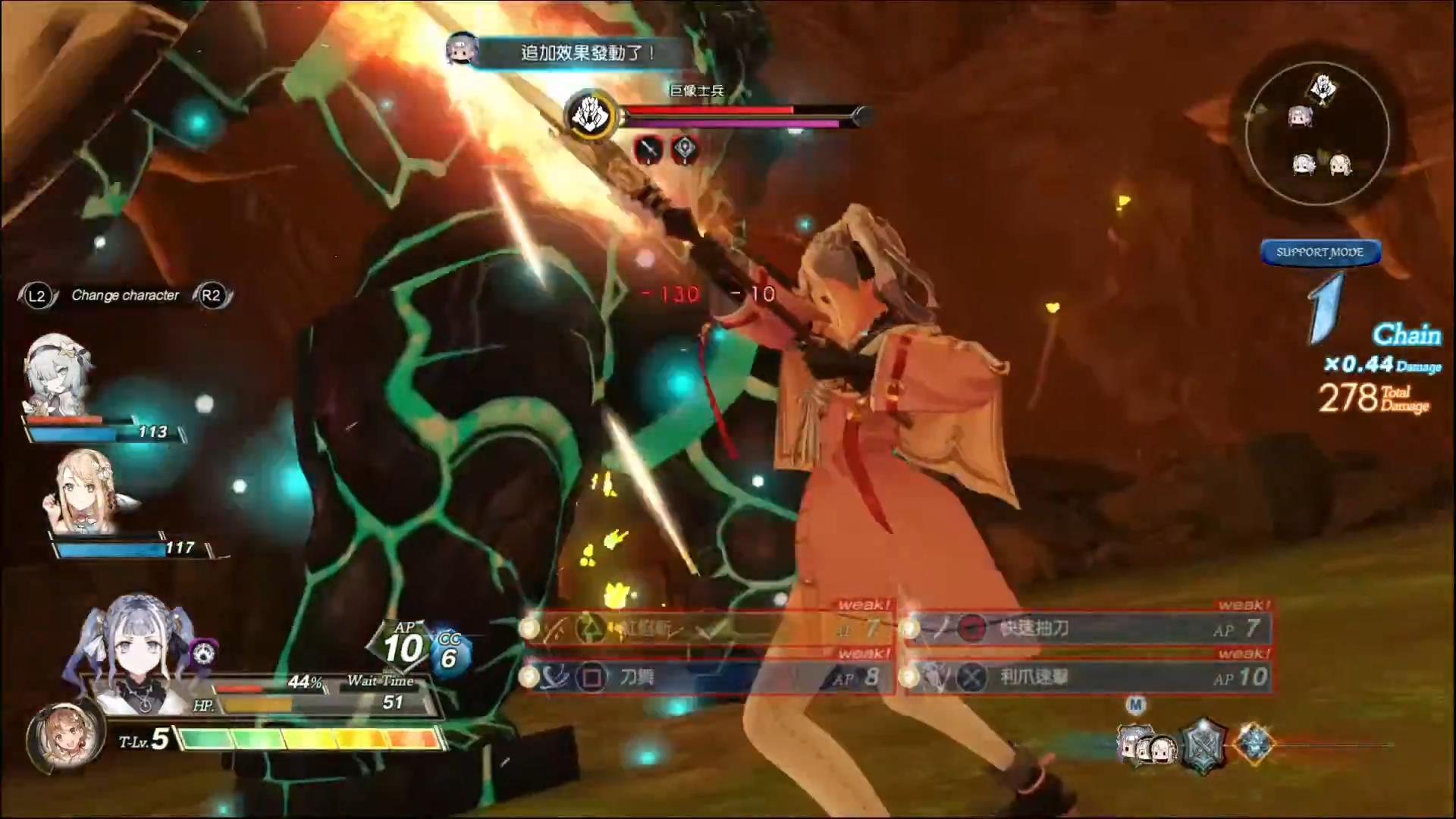Pick the top-left skill costing 7 AP
The width and height of the screenshot is (1456, 819).
tap(709, 629)
